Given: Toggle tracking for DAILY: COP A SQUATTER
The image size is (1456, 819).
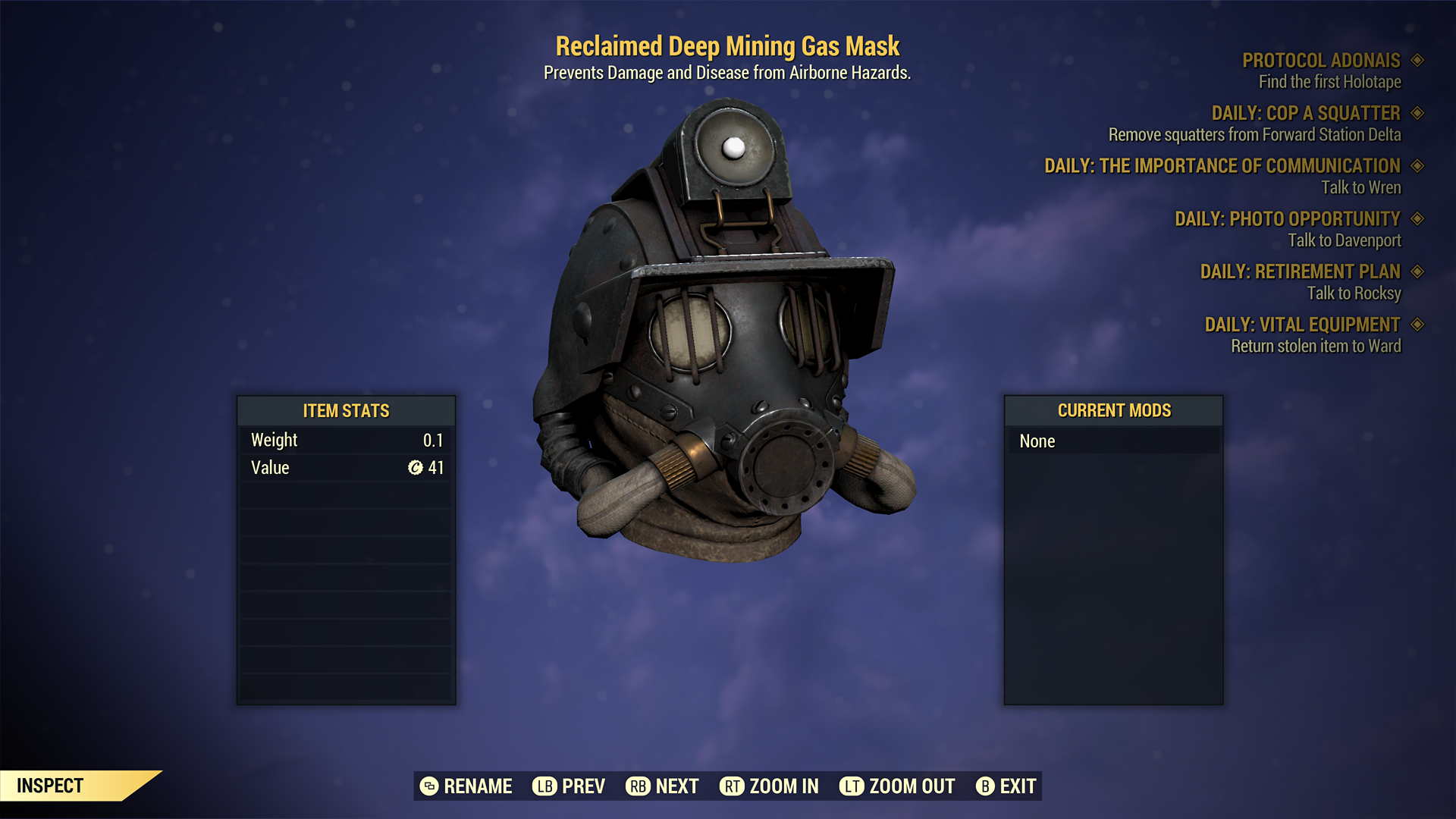Looking at the screenshot, I should pos(1418,113).
